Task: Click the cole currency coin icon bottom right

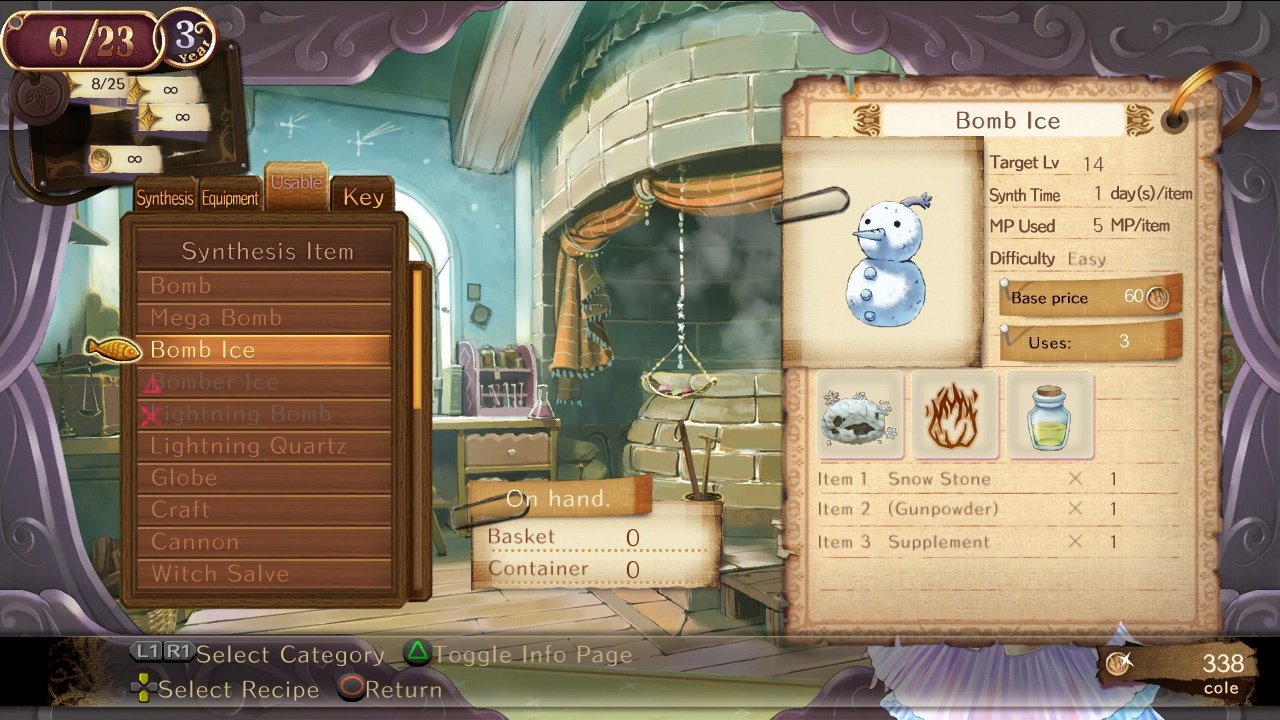Action: coord(1117,661)
